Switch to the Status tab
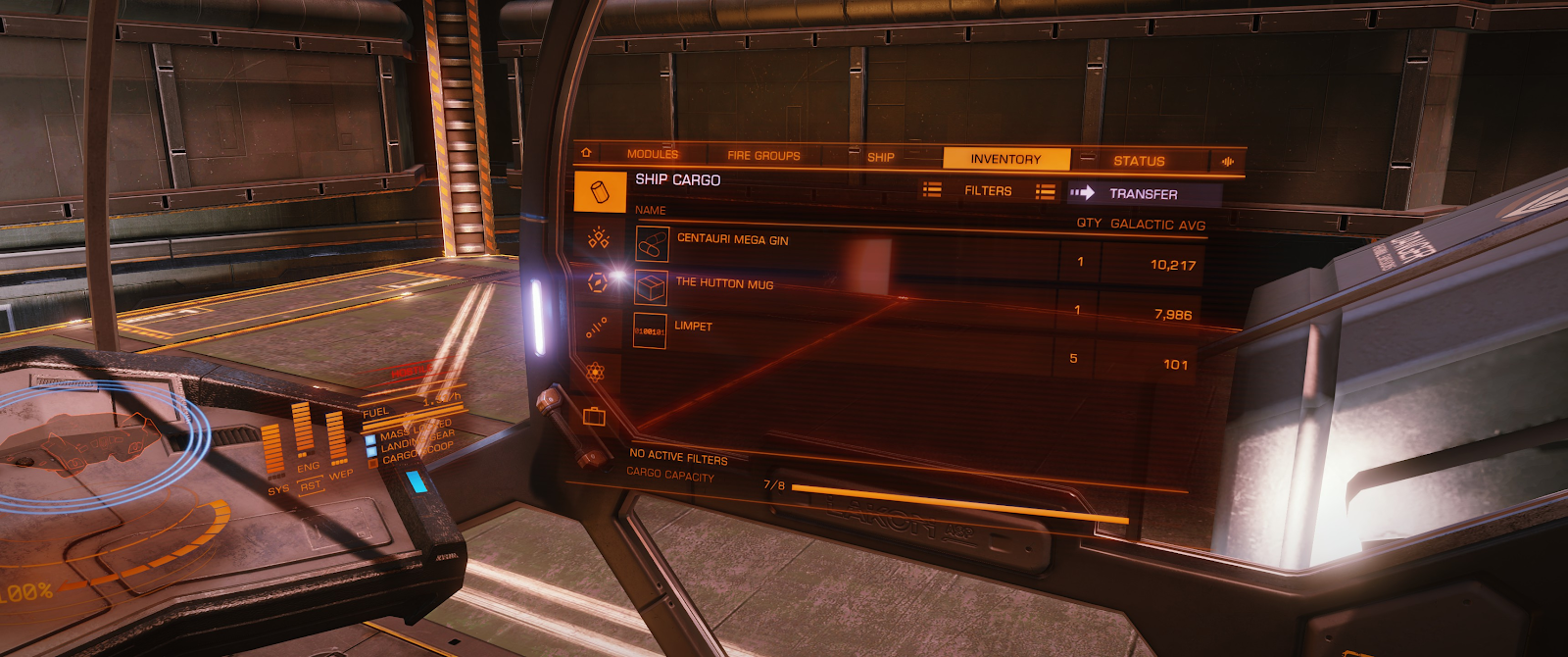 pyautogui.click(x=1139, y=161)
